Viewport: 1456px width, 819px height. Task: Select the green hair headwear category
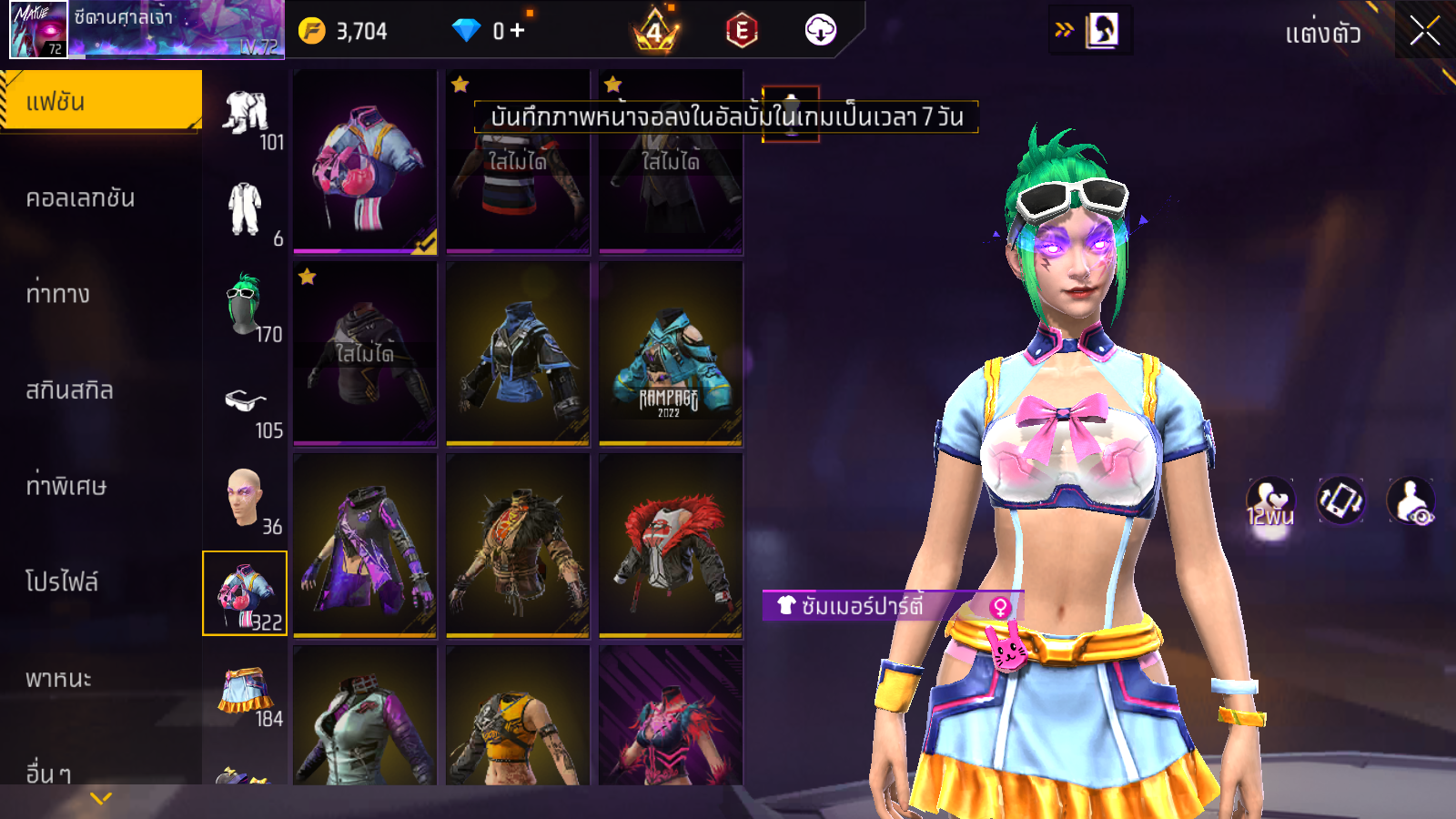244,305
